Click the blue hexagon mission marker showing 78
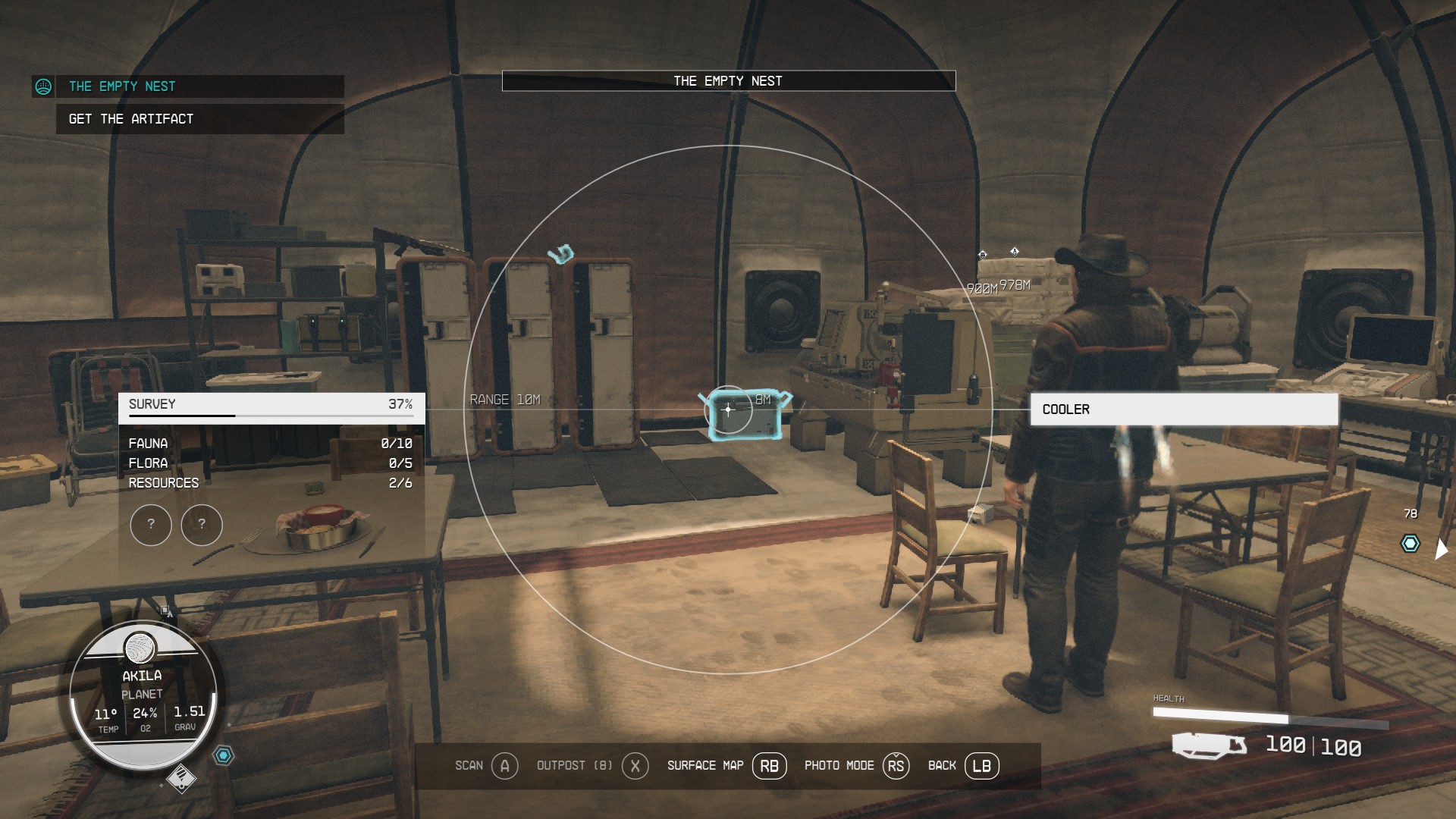The height and width of the screenshot is (819, 1456). click(1410, 544)
